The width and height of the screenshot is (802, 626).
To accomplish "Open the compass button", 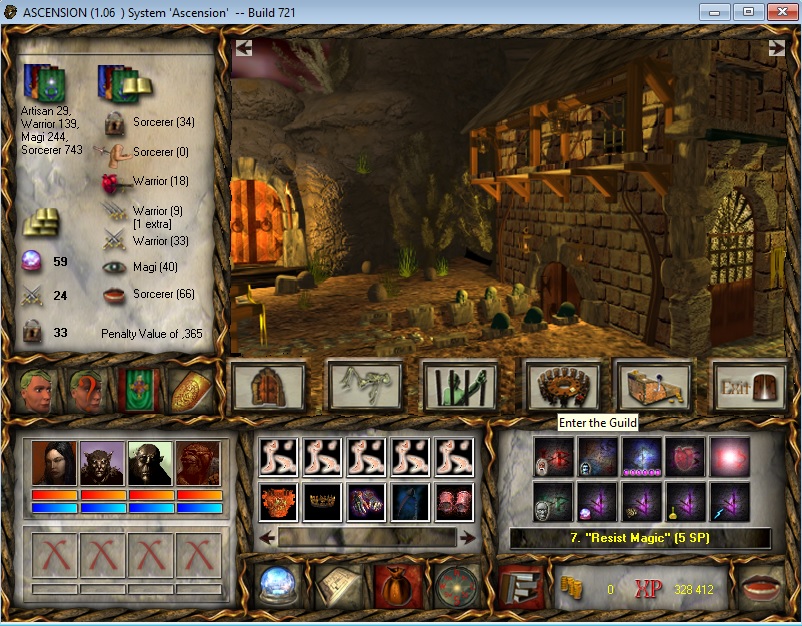I will click(456, 586).
